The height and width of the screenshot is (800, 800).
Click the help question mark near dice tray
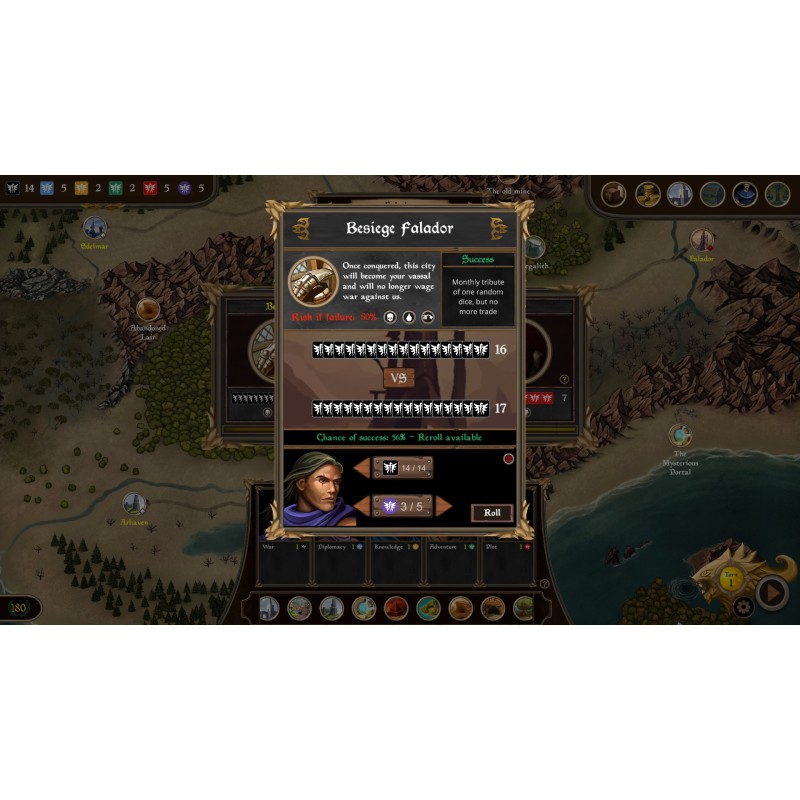tap(544, 584)
